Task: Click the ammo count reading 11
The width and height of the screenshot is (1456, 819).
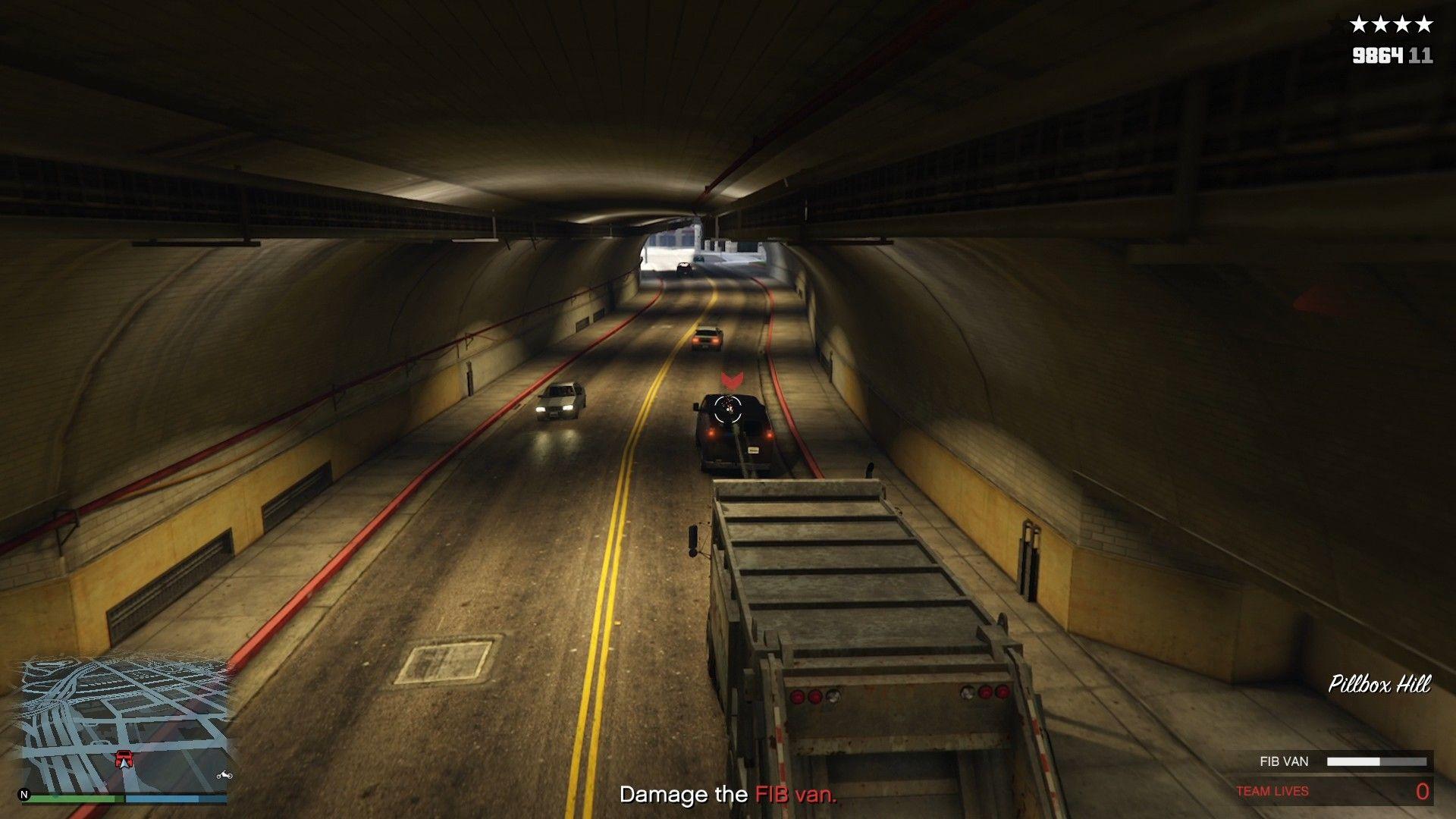Action: (x=1421, y=56)
